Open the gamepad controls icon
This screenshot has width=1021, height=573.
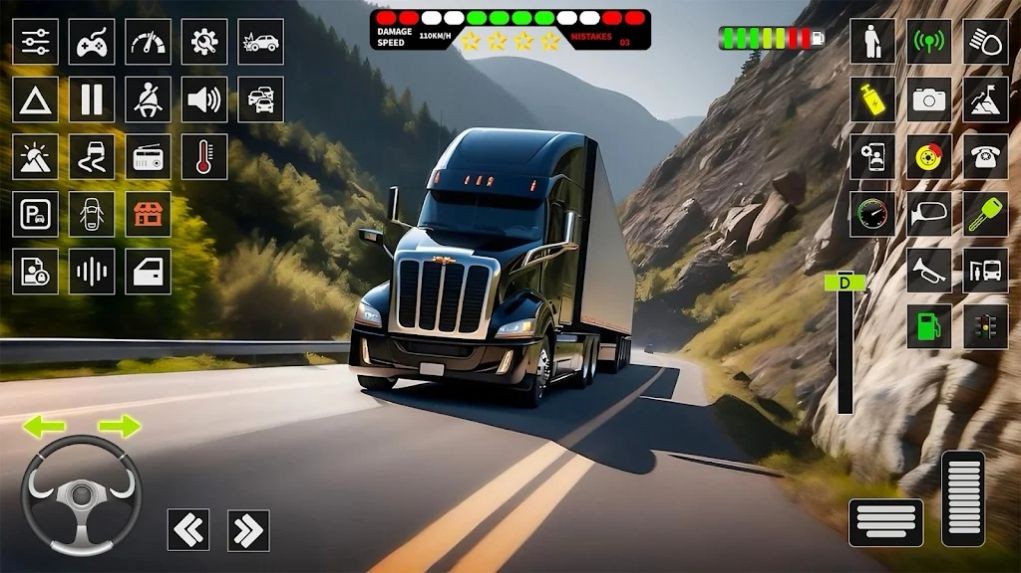point(91,42)
